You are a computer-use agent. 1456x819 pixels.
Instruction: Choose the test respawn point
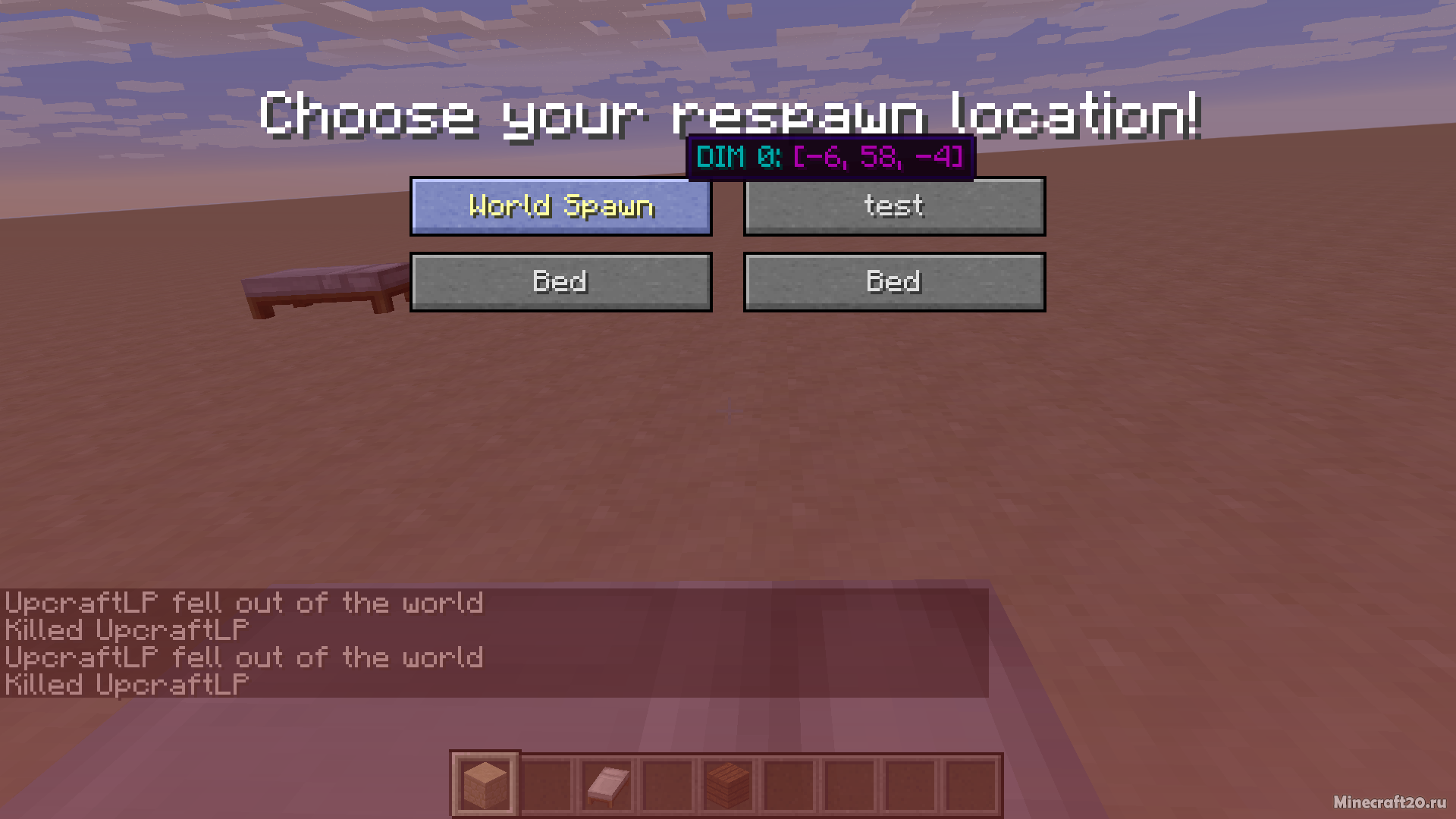coord(895,206)
